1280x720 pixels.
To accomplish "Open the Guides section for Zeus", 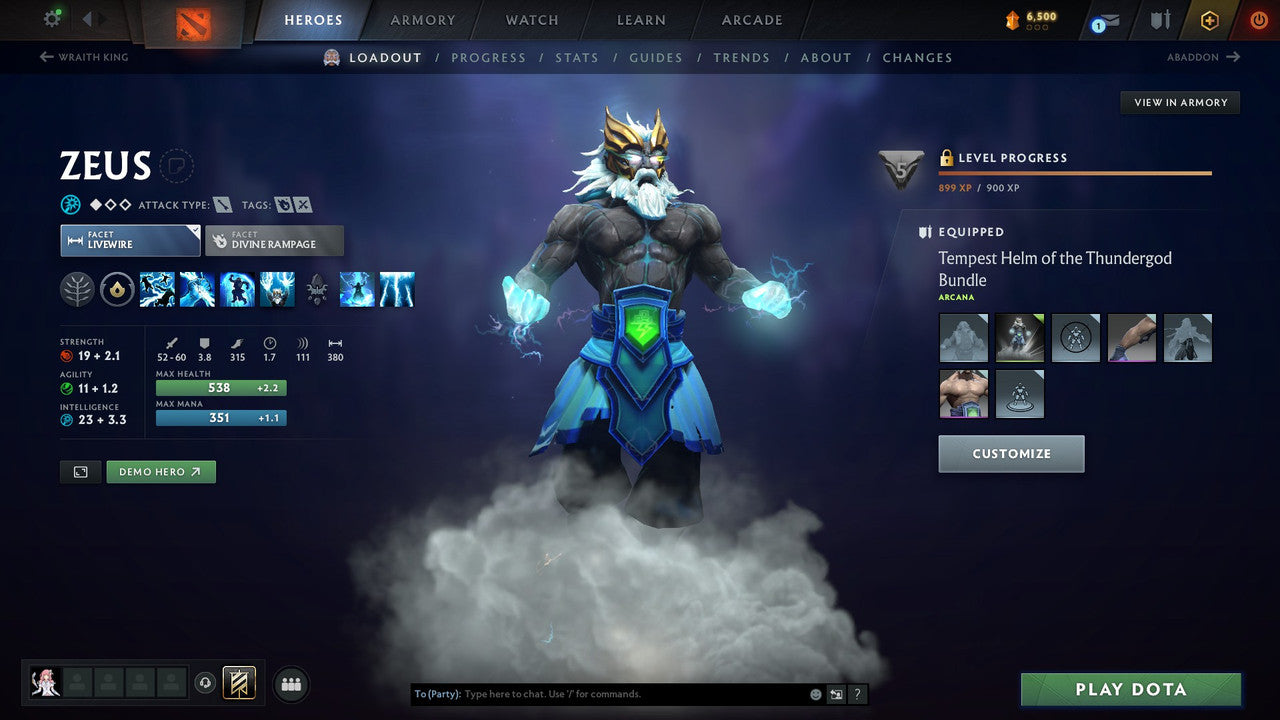I will (656, 57).
